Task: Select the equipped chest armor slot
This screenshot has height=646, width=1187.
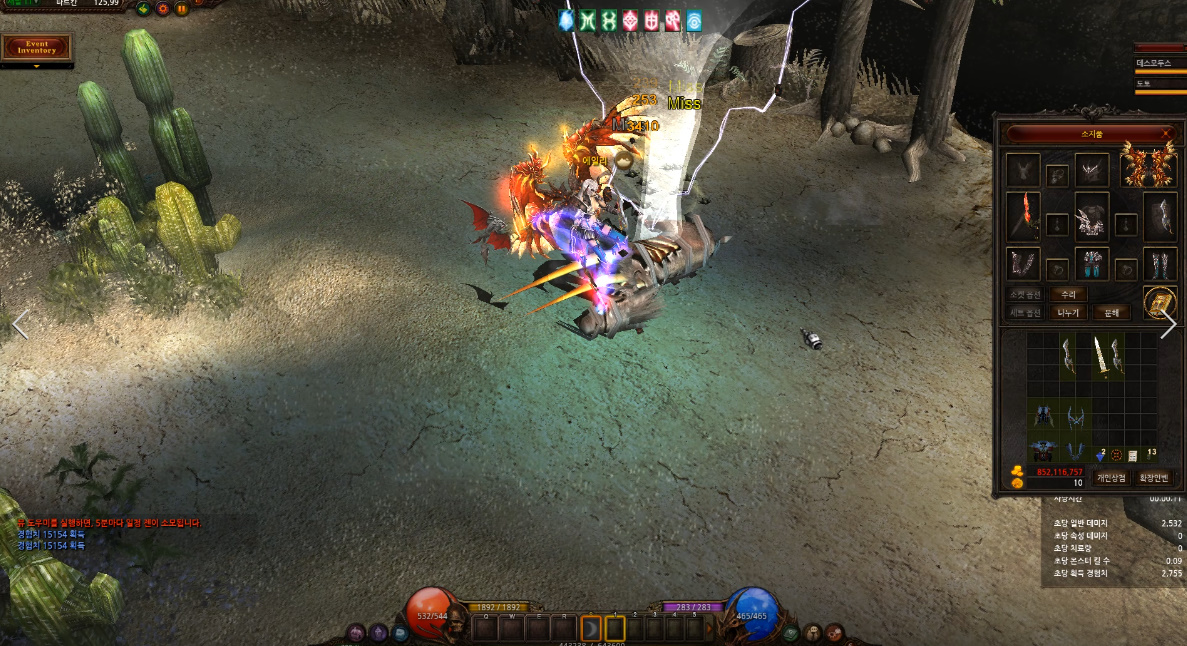Action: tap(1091, 215)
